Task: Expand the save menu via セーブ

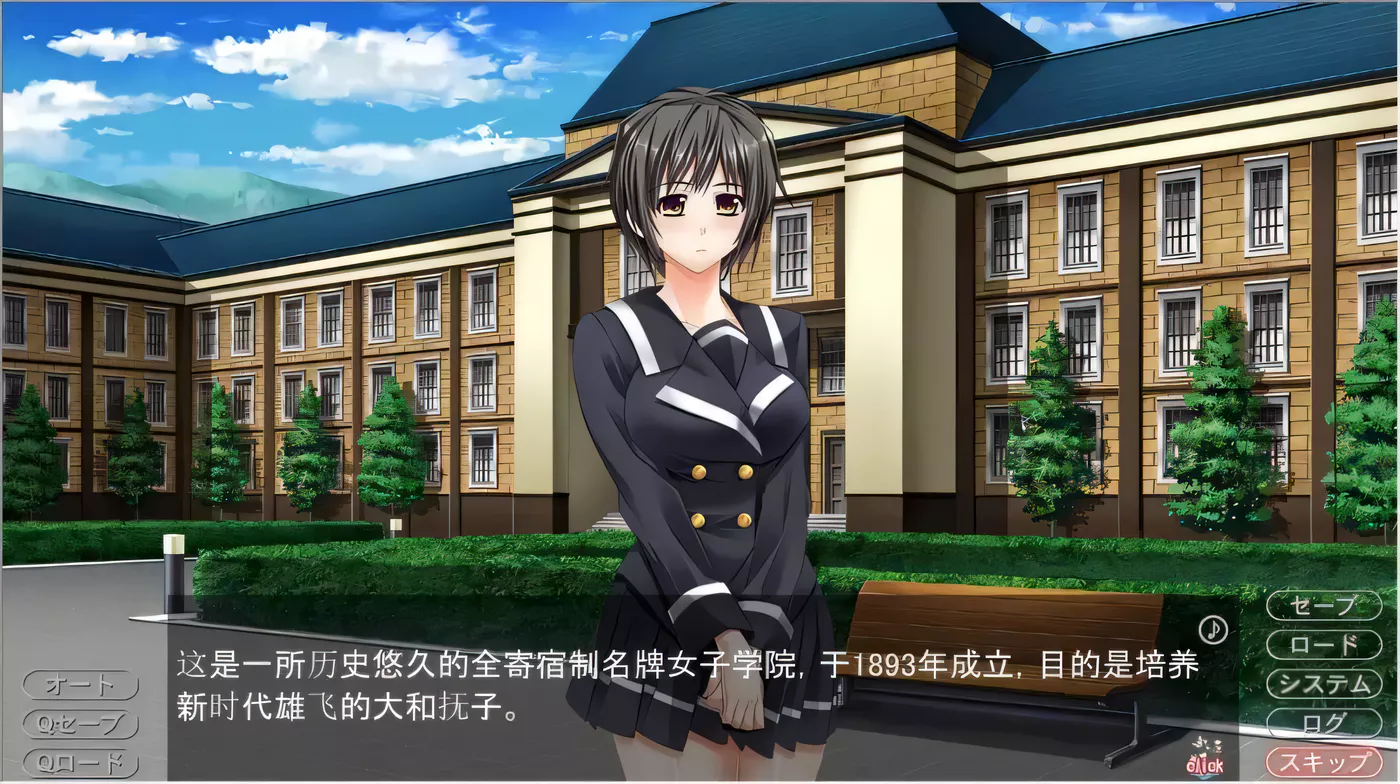Action: (1322, 604)
